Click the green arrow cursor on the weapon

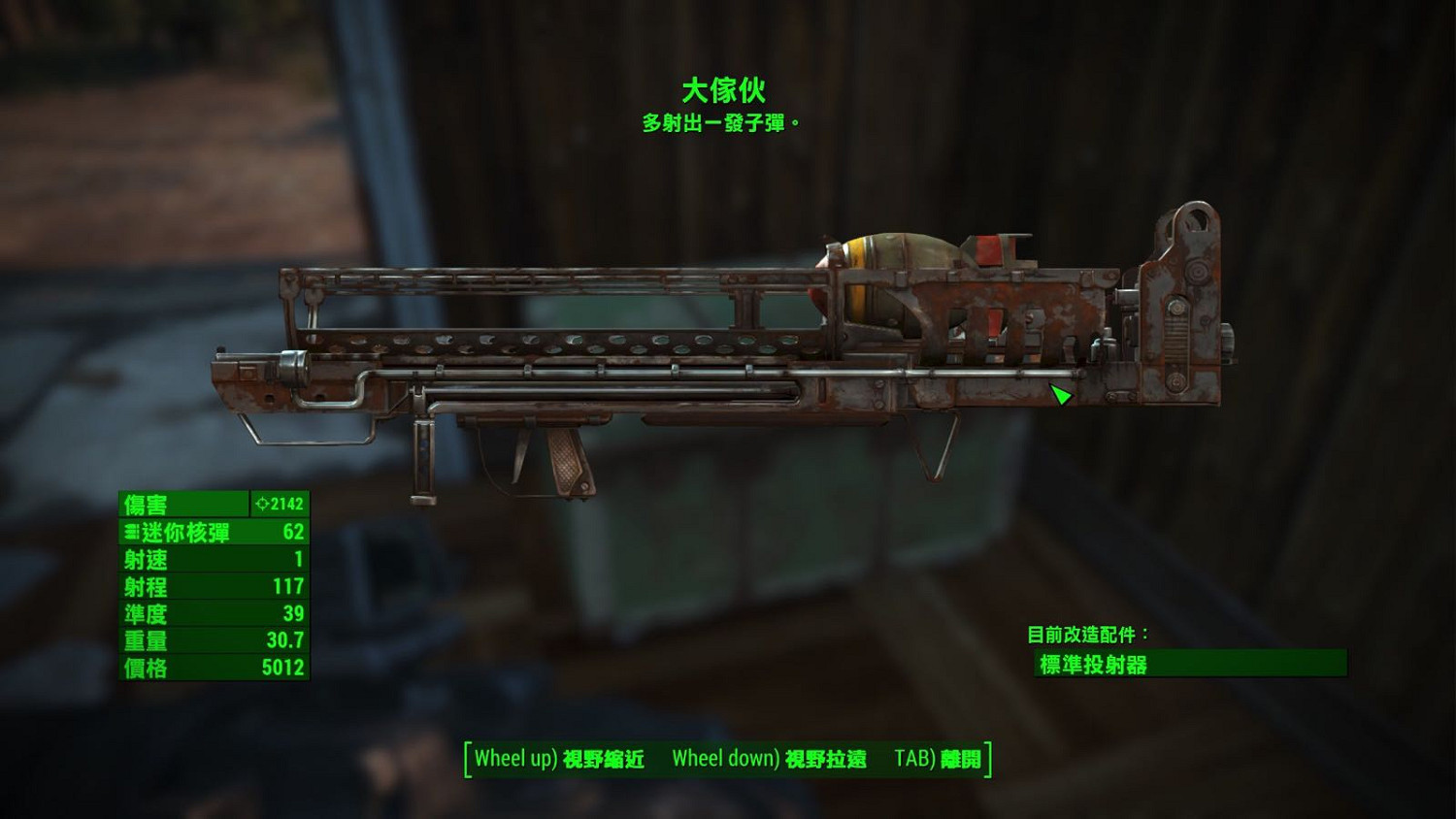[x=1060, y=394]
